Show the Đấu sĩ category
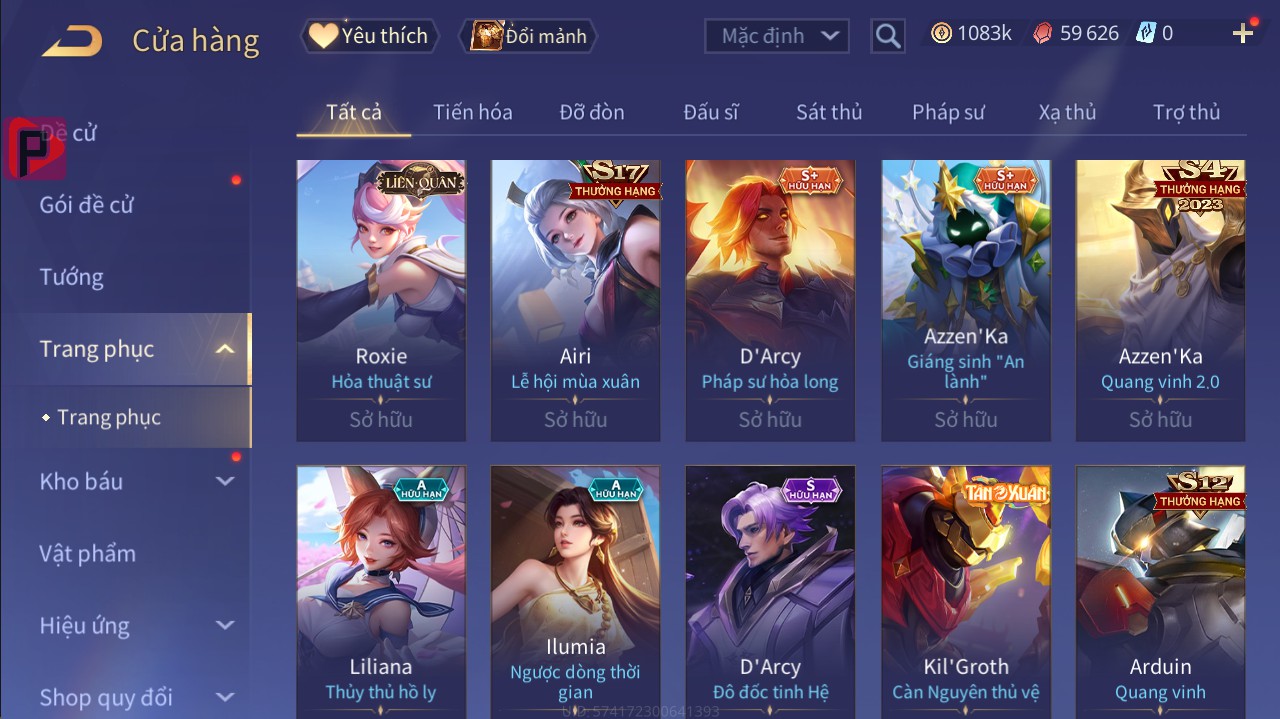This screenshot has width=1280, height=719. tap(711, 112)
